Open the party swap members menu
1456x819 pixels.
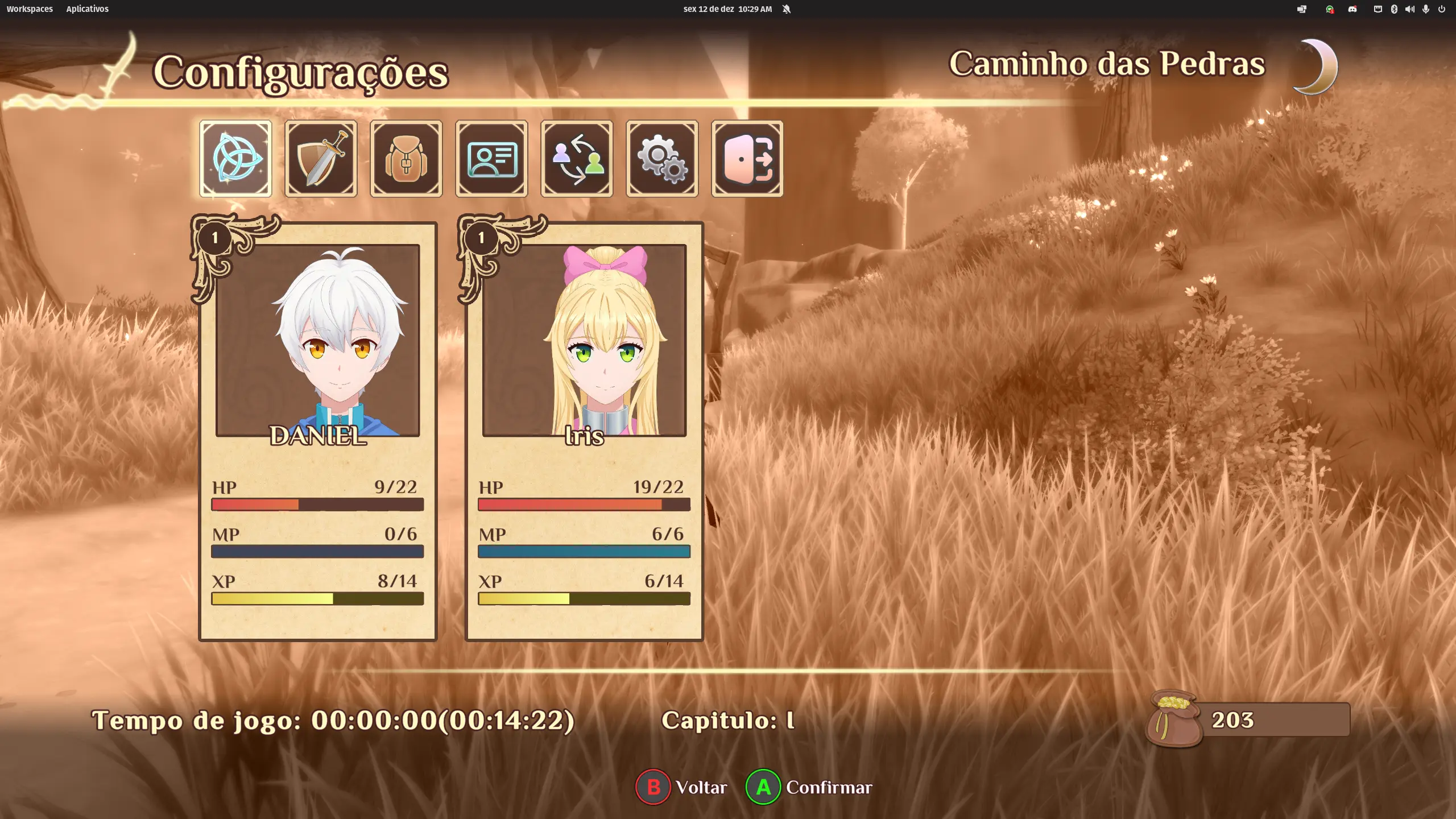coord(577,159)
